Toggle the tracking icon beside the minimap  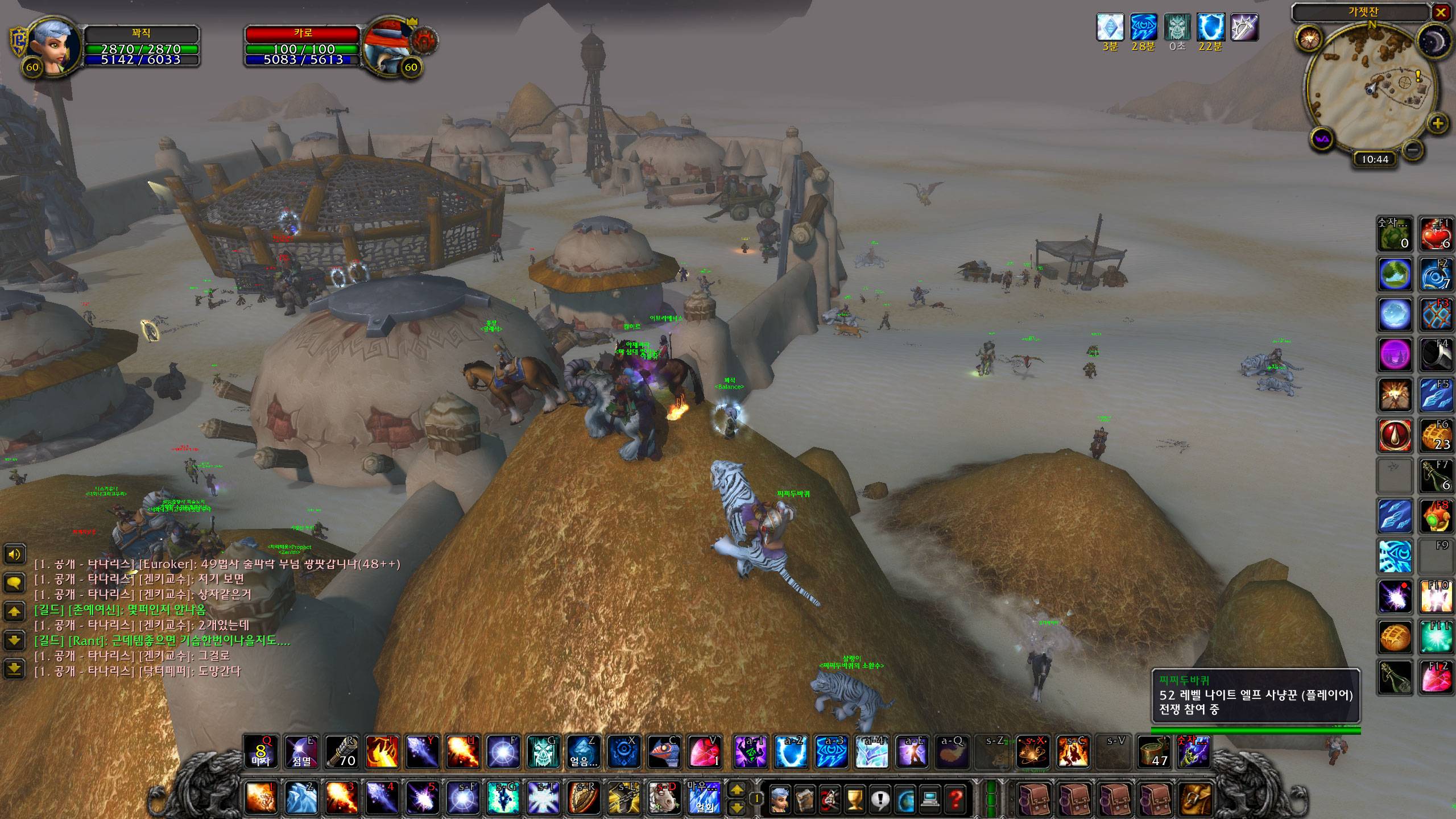tap(1308, 39)
